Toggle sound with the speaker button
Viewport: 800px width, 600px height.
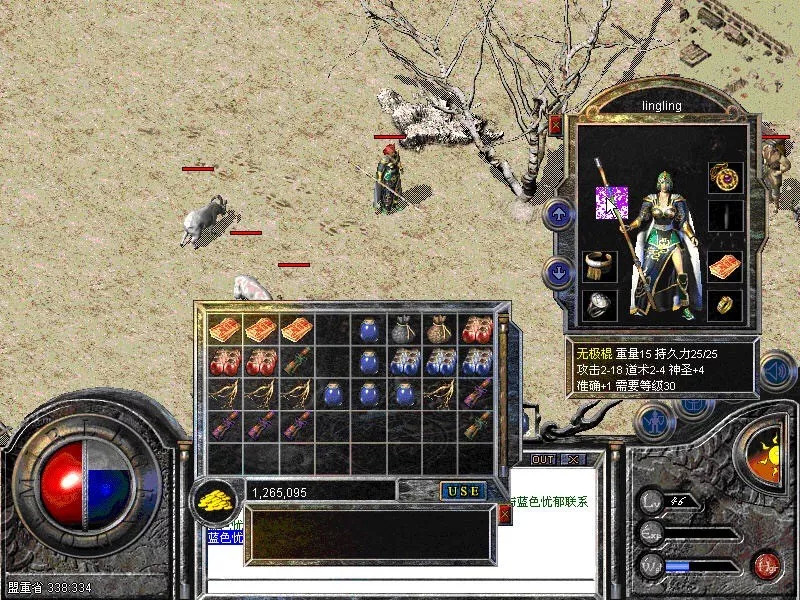click(x=775, y=372)
